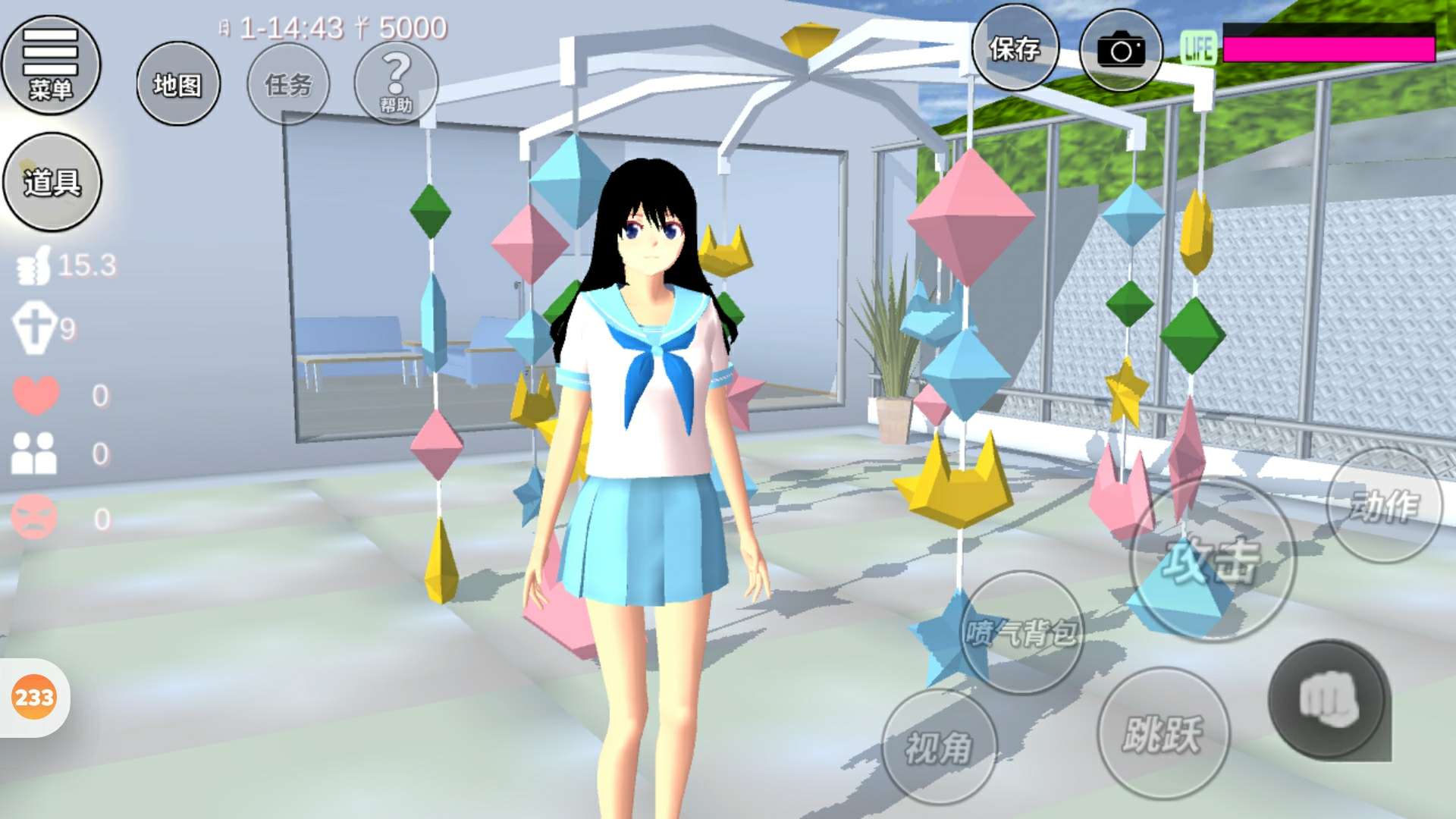This screenshot has width=1456, height=819.
Task: Use the 喷气背包 jetpack button
Action: [x=1021, y=632]
